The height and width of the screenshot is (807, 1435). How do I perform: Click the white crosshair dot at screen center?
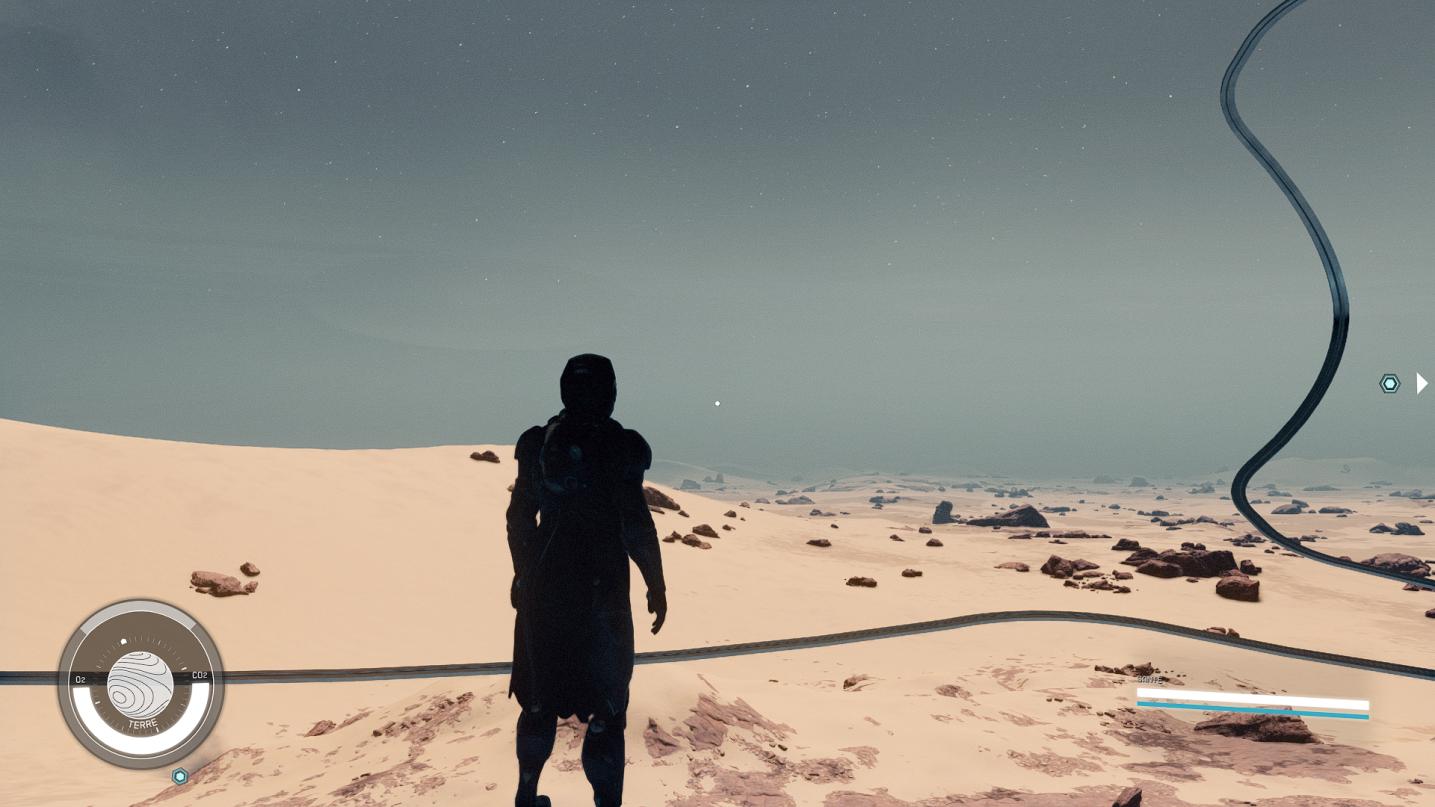tap(717, 403)
